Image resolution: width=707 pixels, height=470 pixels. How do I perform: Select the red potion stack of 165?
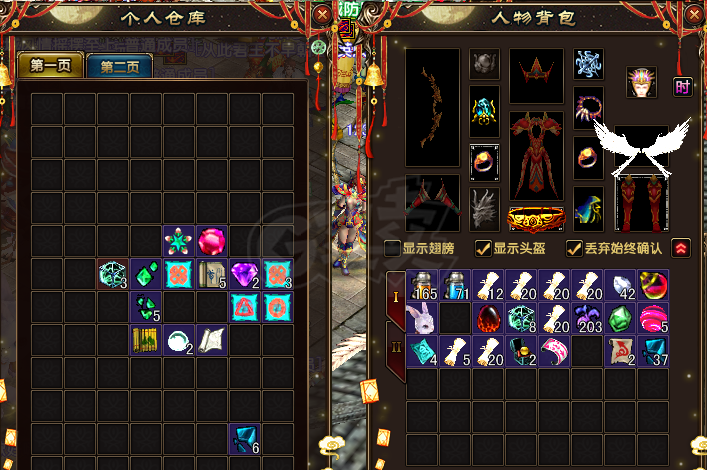point(423,285)
